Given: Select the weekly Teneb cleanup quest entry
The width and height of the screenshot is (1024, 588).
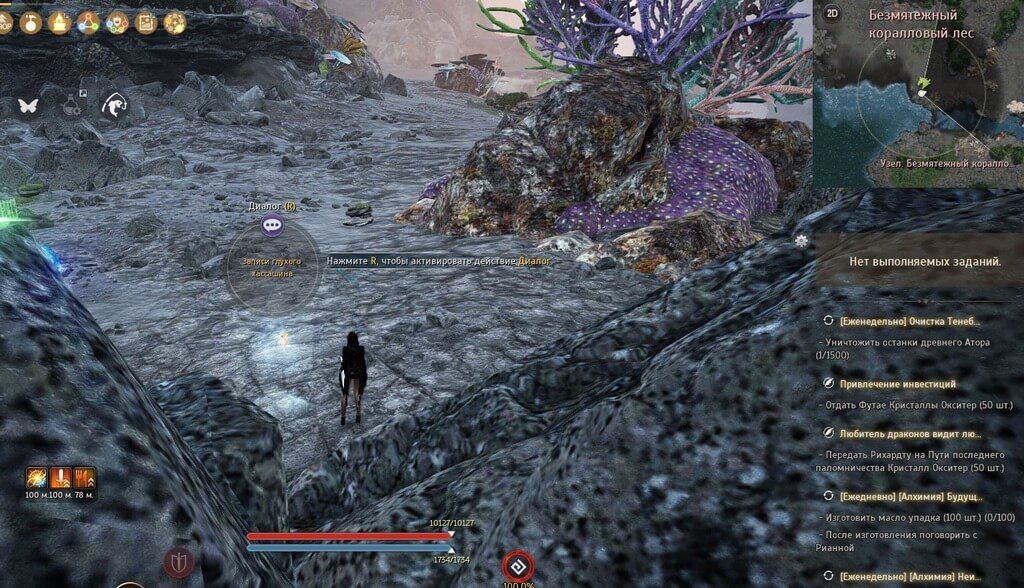Looking at the screenshot, I should pos(909,321).
